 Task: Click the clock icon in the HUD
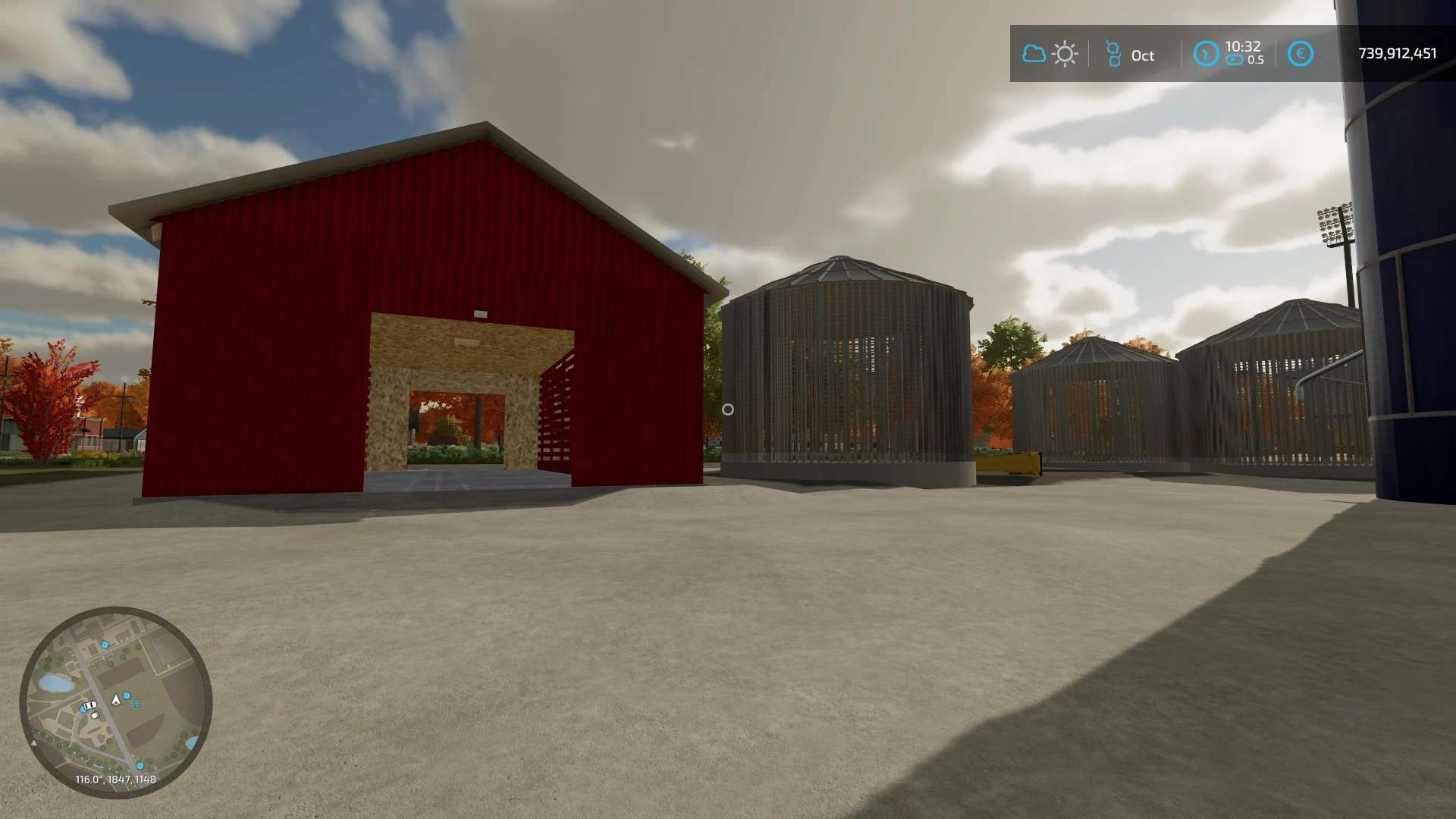pyautogui.click(x=1207, y=53)
